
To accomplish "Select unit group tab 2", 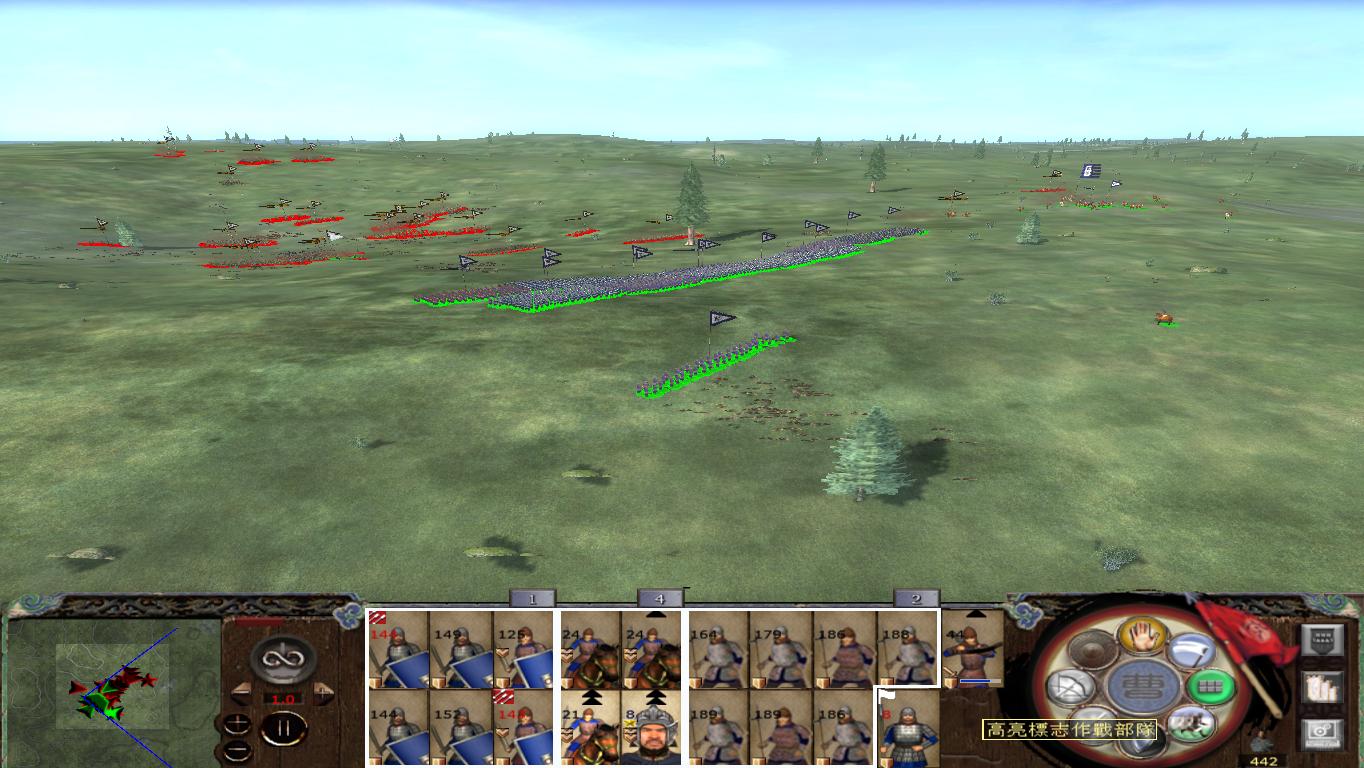I will pyautogui.click(x=916, y=599).
